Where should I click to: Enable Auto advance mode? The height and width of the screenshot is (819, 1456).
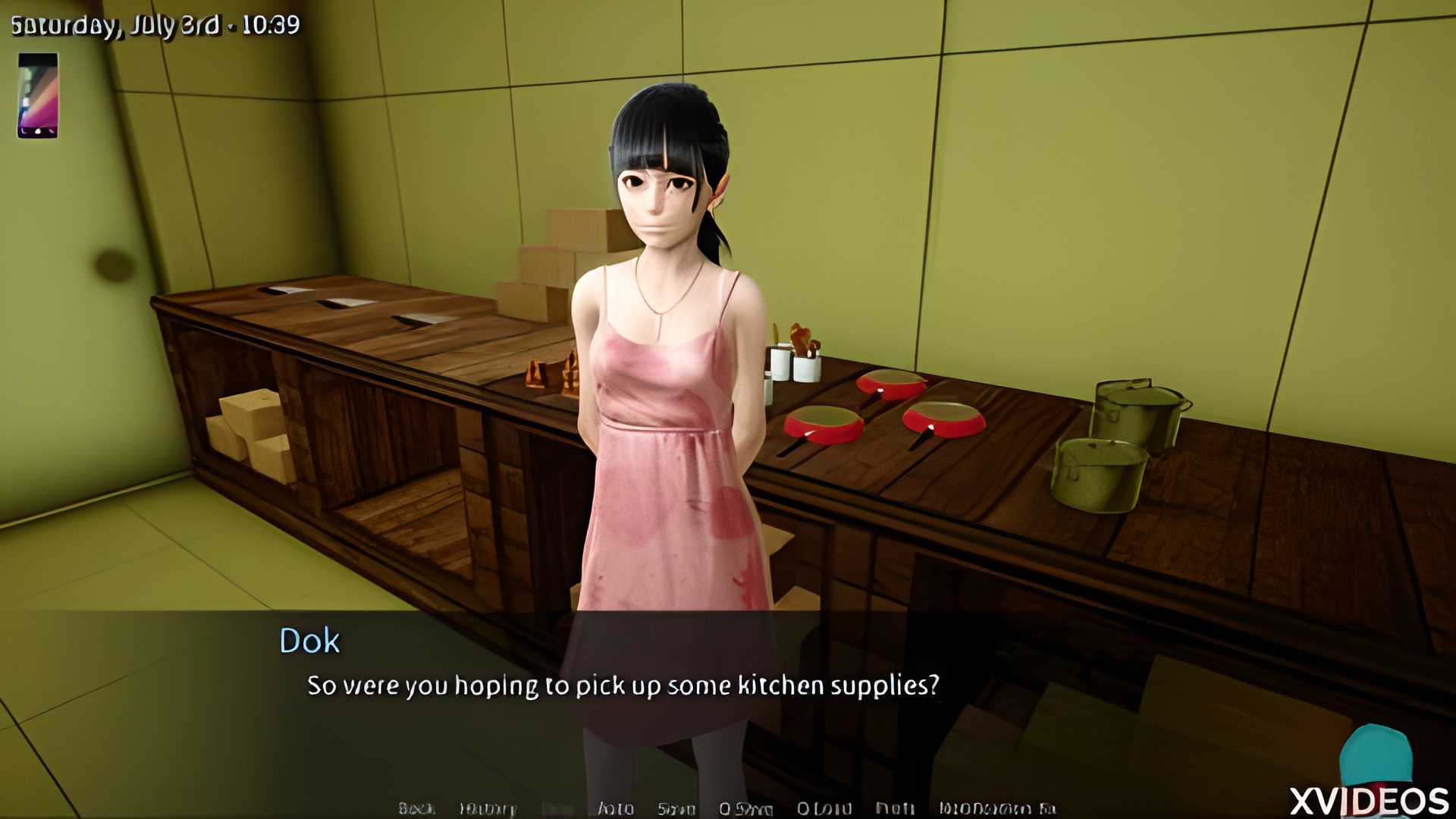click(615, 808)
